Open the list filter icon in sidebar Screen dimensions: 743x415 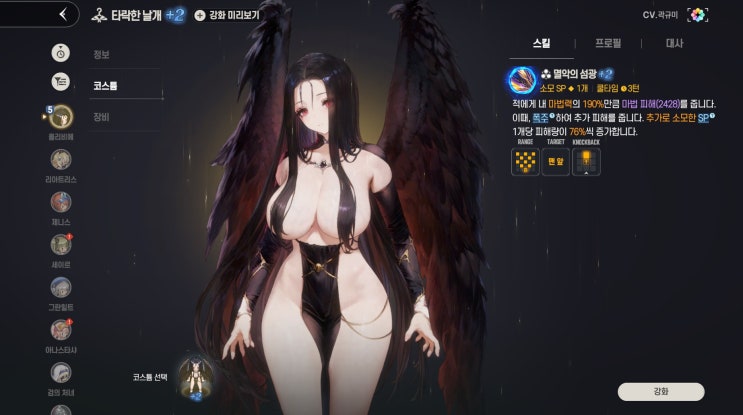[x=61, y=82]
